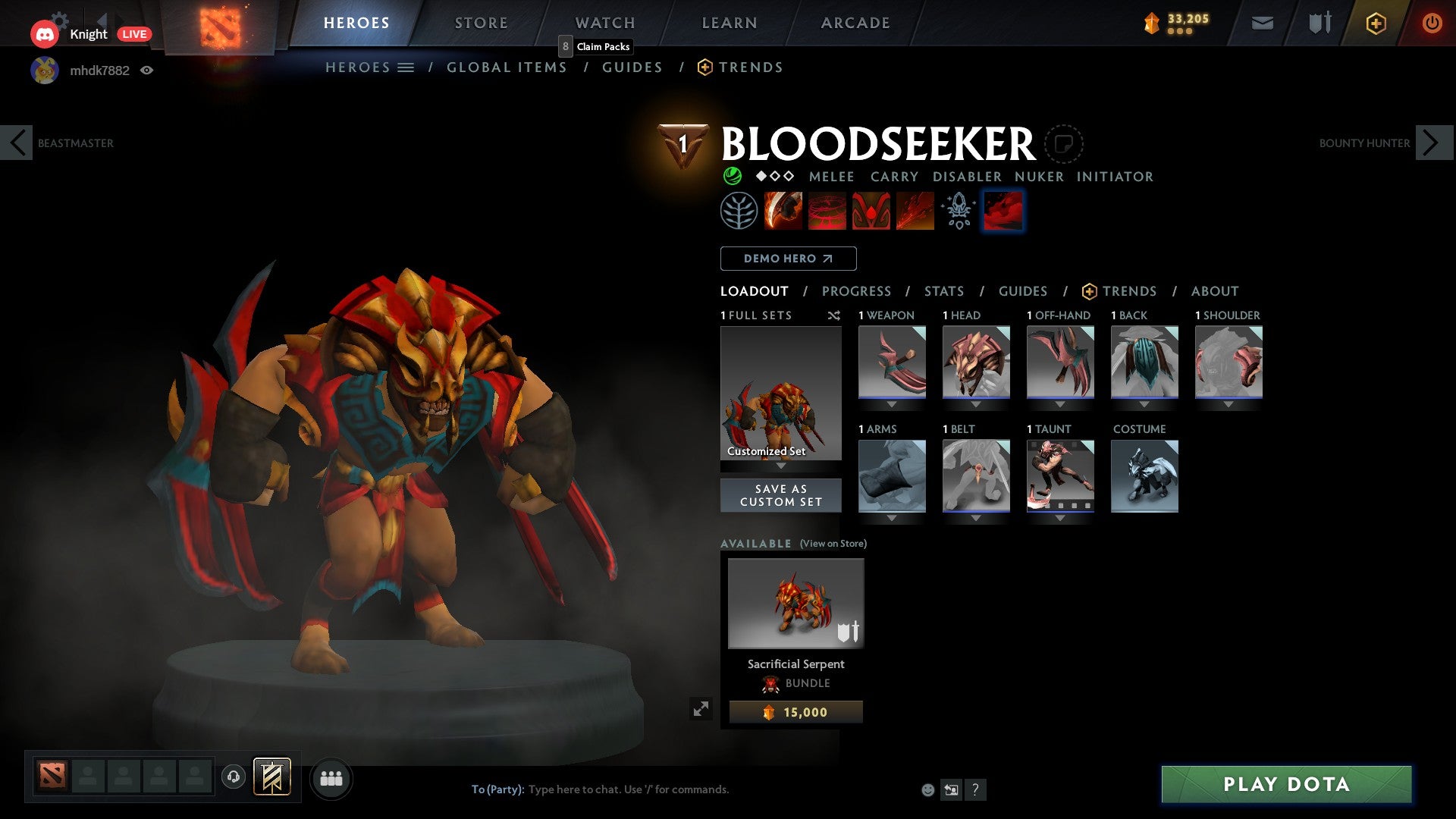Screen dimensions: 1456x819
Task: Click the question mark help icon
Action: 975,789
